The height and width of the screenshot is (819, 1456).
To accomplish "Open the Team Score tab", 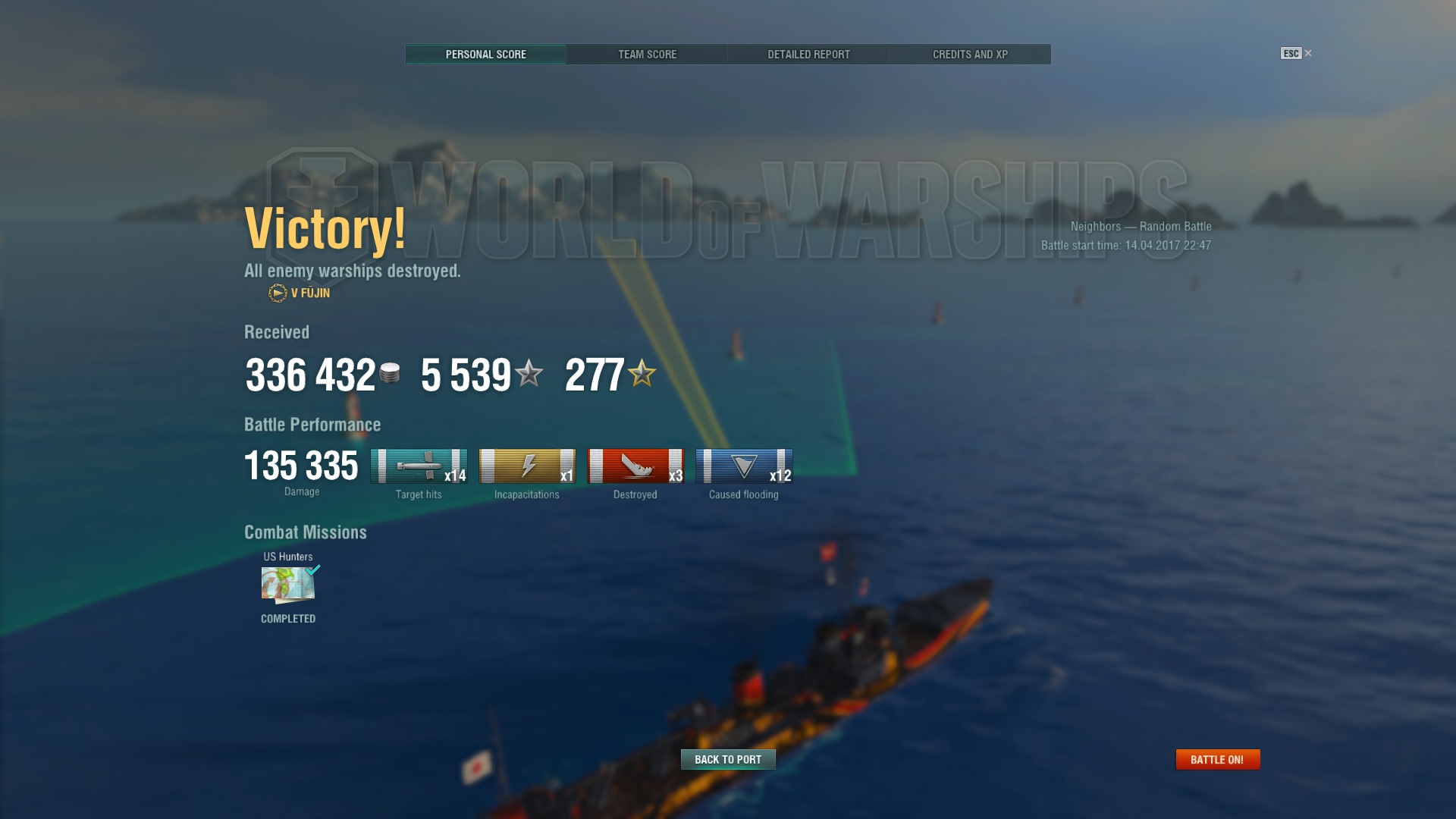I will (647, 55).
